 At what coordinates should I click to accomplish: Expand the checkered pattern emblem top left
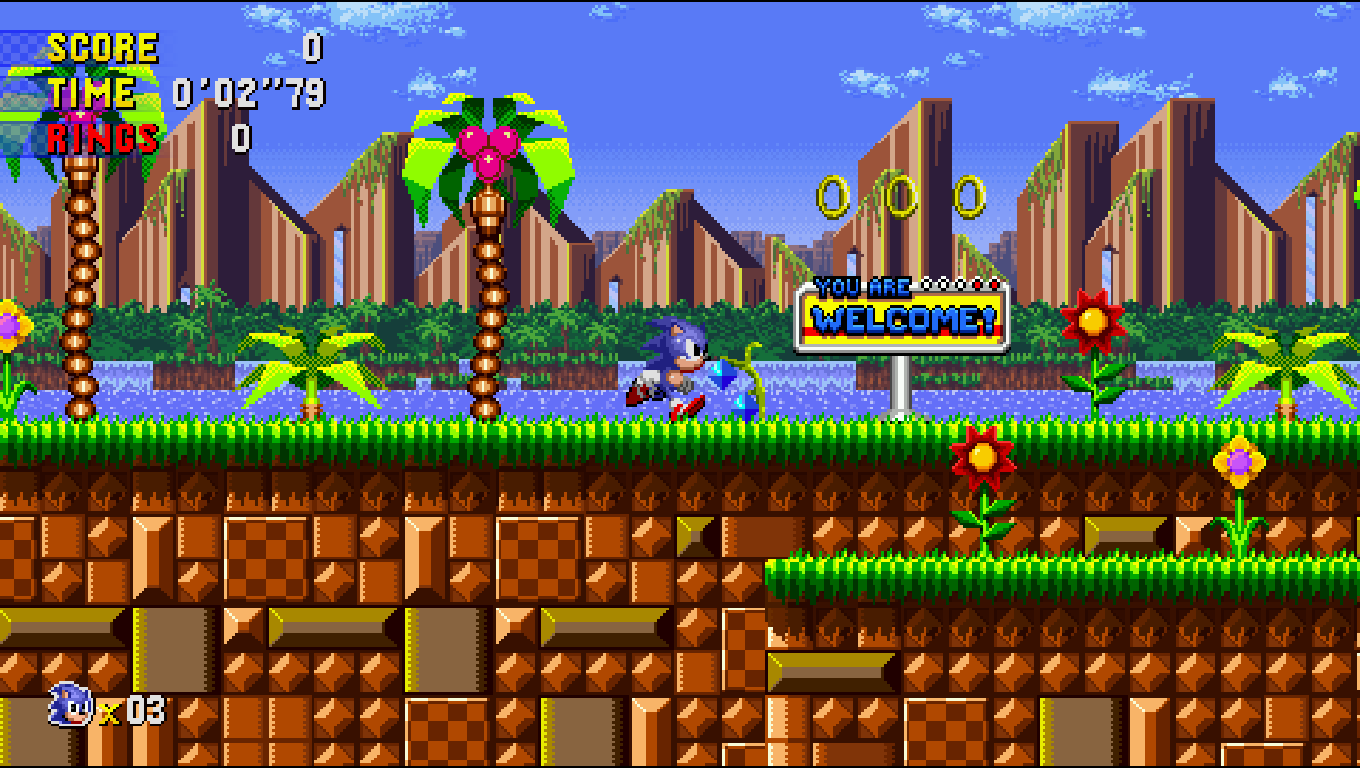(20, 45)
